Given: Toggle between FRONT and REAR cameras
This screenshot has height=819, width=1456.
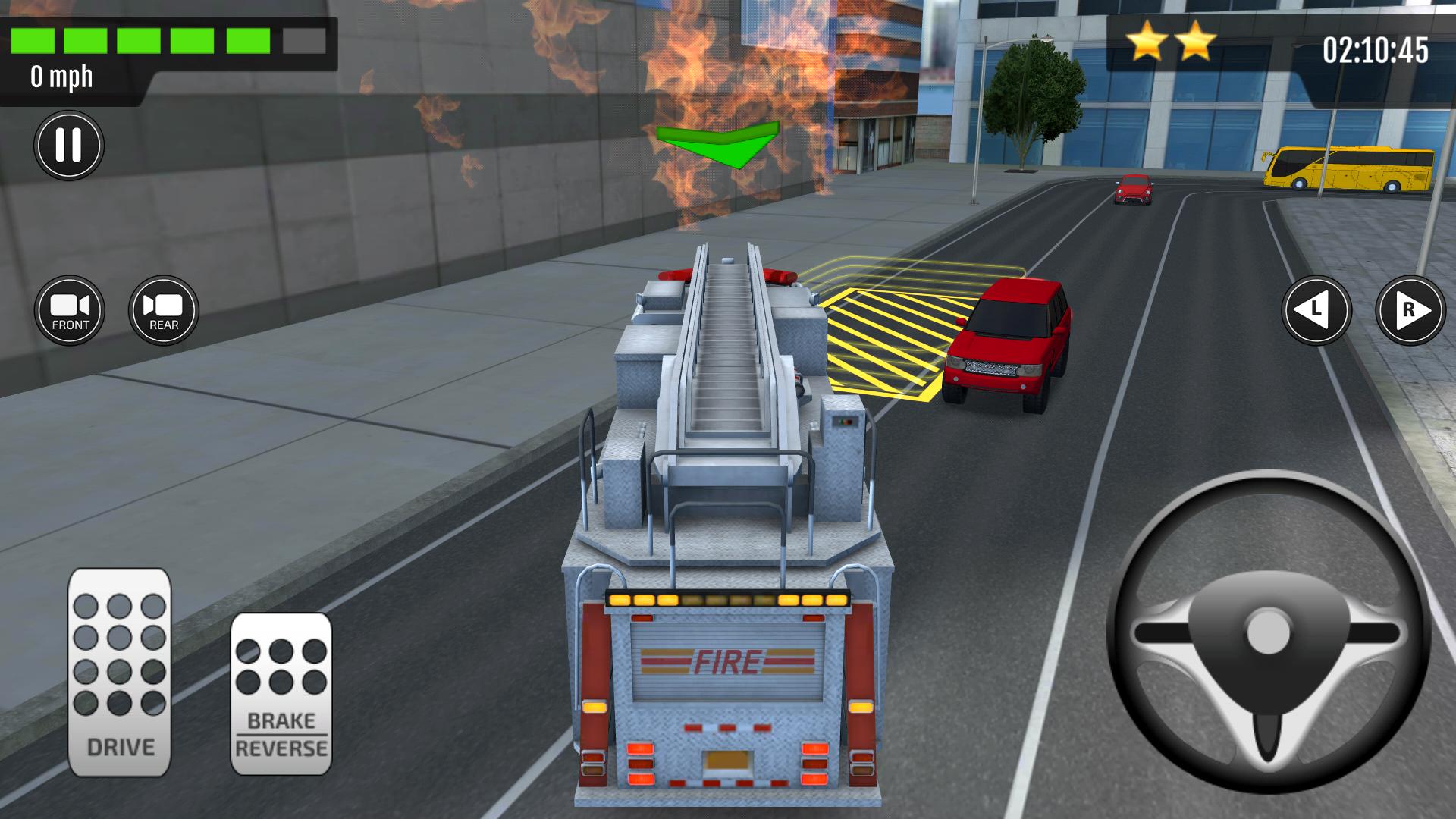Looking at the screenshot, I should [x=71, y=309].
